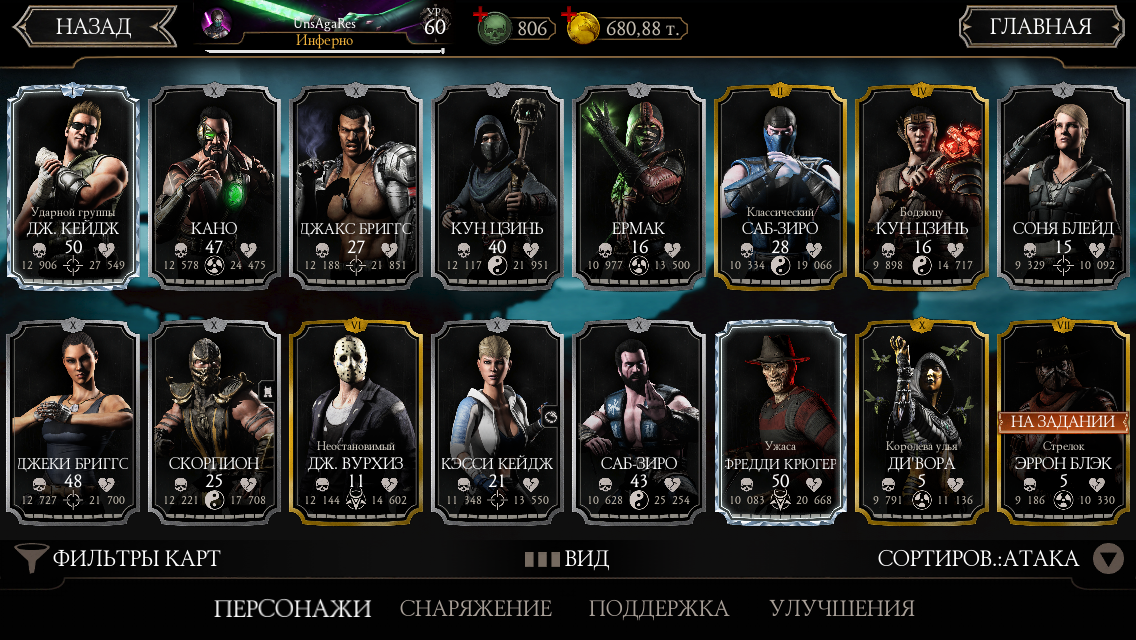Pick the Джакс Бриггс card
1136x640 pixels.
click(x=357, y=185)
